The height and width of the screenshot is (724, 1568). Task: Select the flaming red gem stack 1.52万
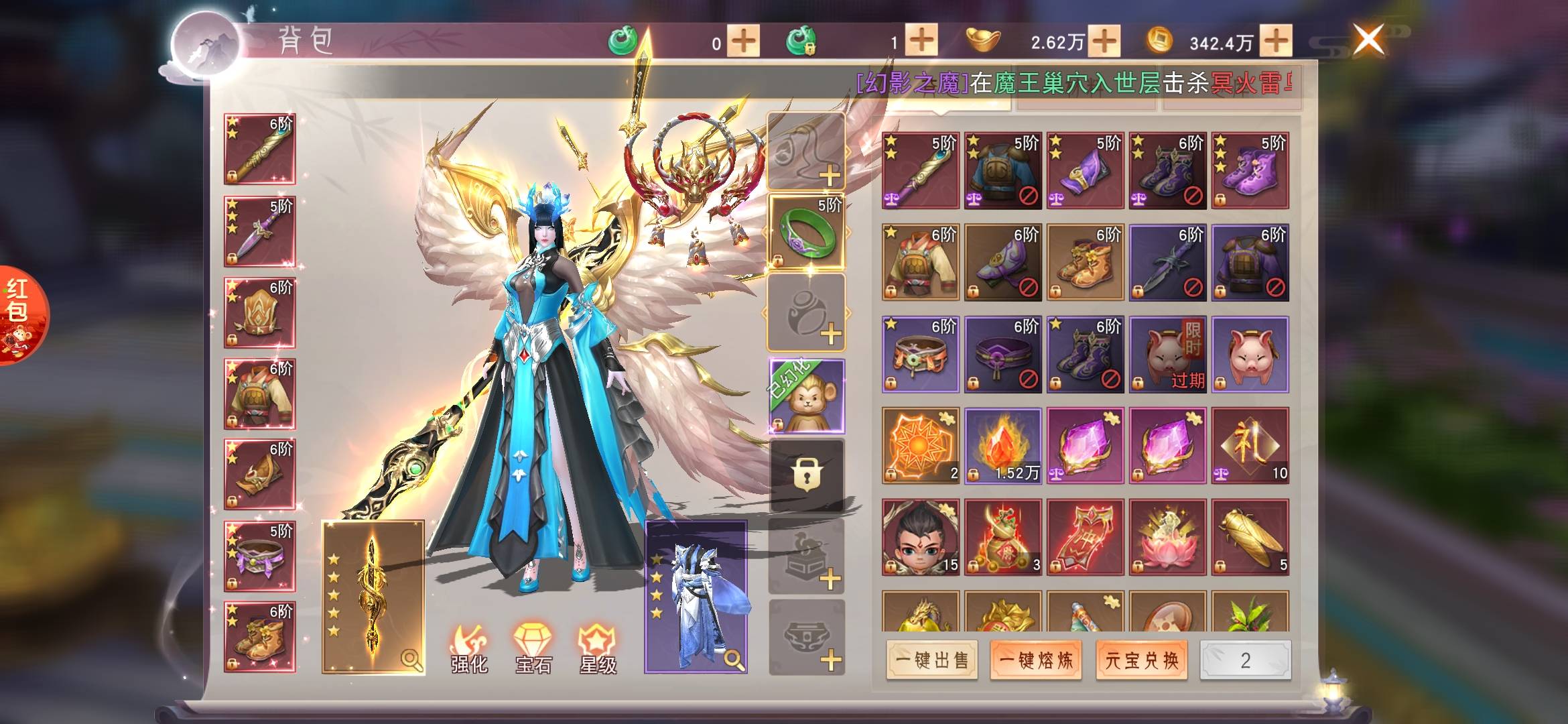(1002, 445)
